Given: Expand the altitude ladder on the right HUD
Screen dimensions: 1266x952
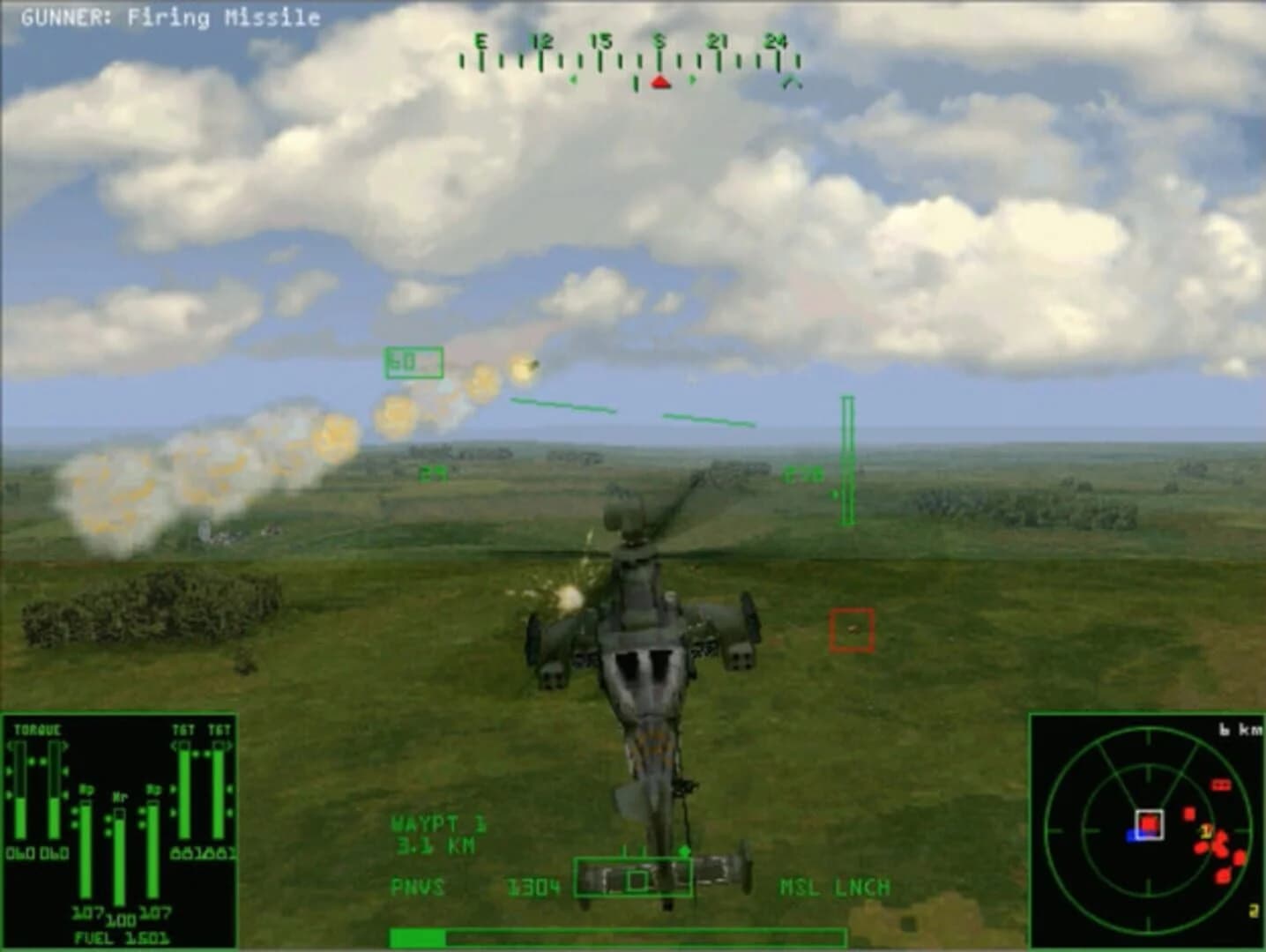Looking at the screenshot, I should coord(847,458).
